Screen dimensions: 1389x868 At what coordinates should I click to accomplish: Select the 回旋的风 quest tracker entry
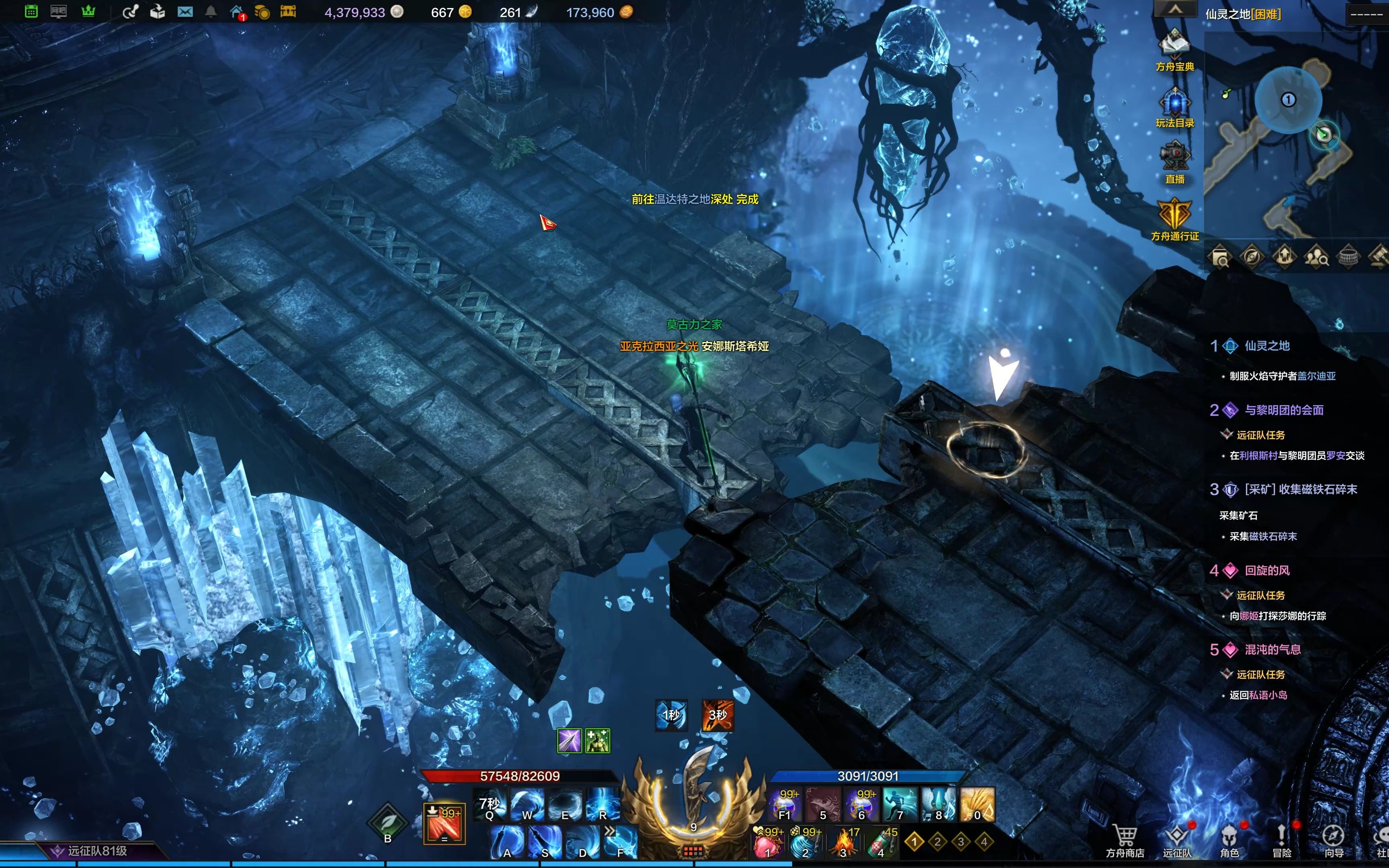pos(1266,570)
